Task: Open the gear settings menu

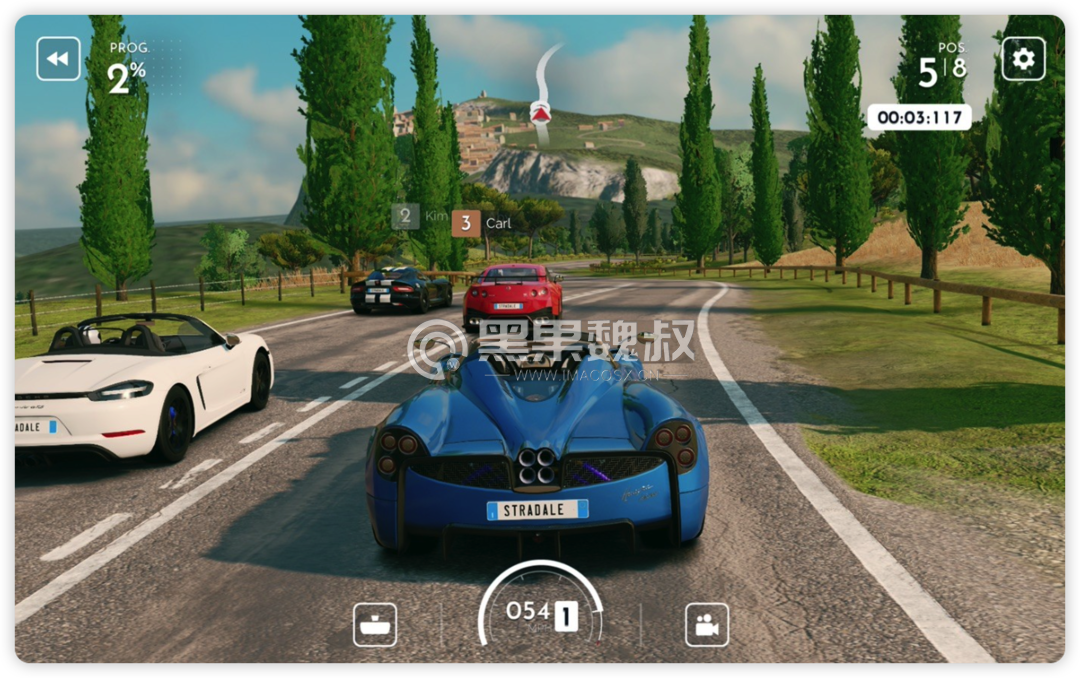Action: 1023,59
